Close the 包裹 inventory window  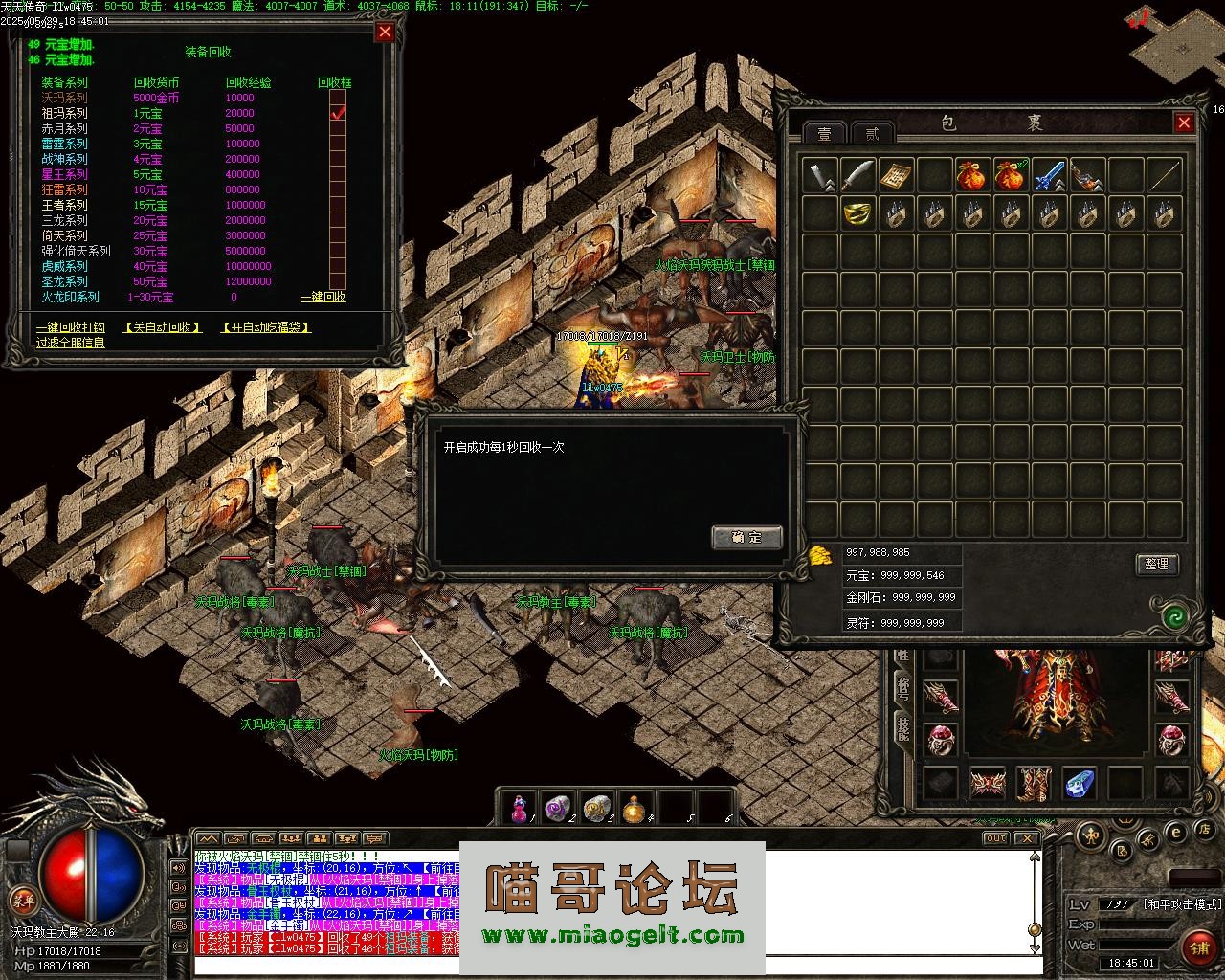pyautogui.click(x=1184, y=122)
